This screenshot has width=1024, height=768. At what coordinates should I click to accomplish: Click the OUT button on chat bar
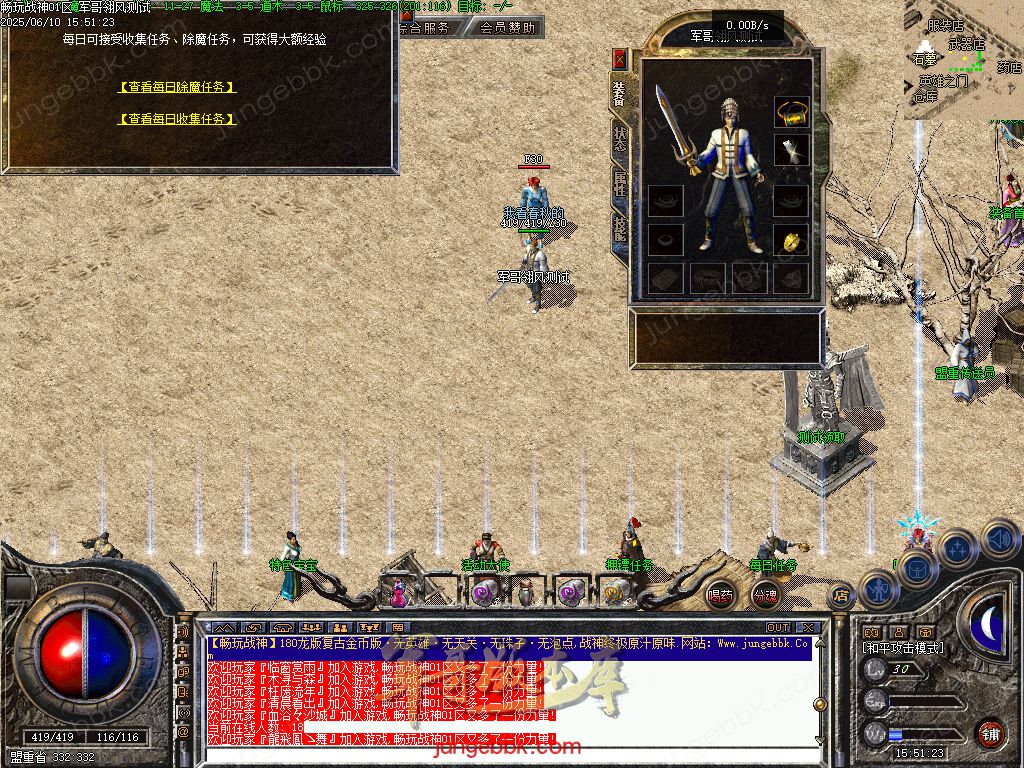[777, 628]
